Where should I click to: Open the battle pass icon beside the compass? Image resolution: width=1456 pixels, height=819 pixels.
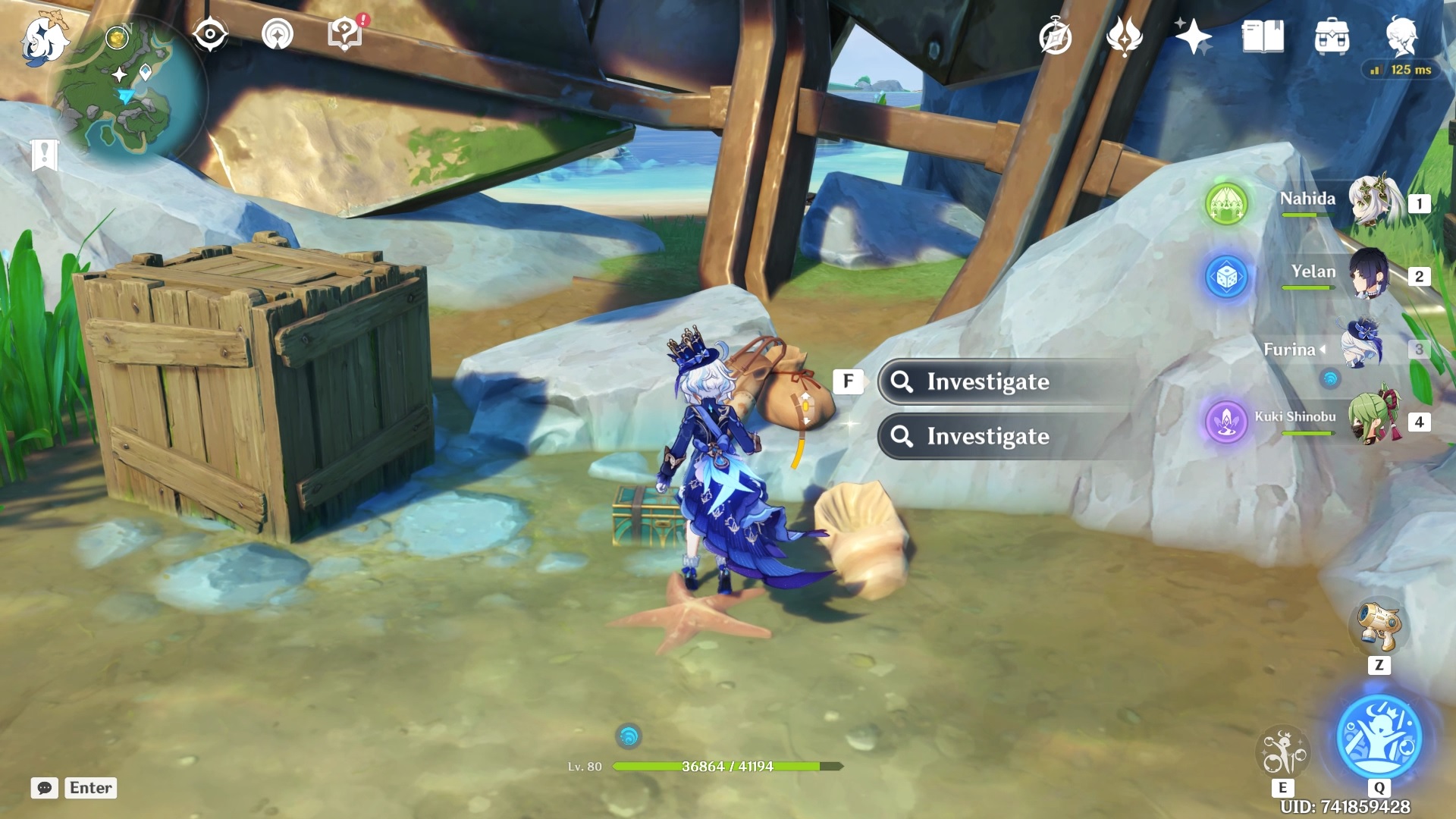tap(1124, 37)
